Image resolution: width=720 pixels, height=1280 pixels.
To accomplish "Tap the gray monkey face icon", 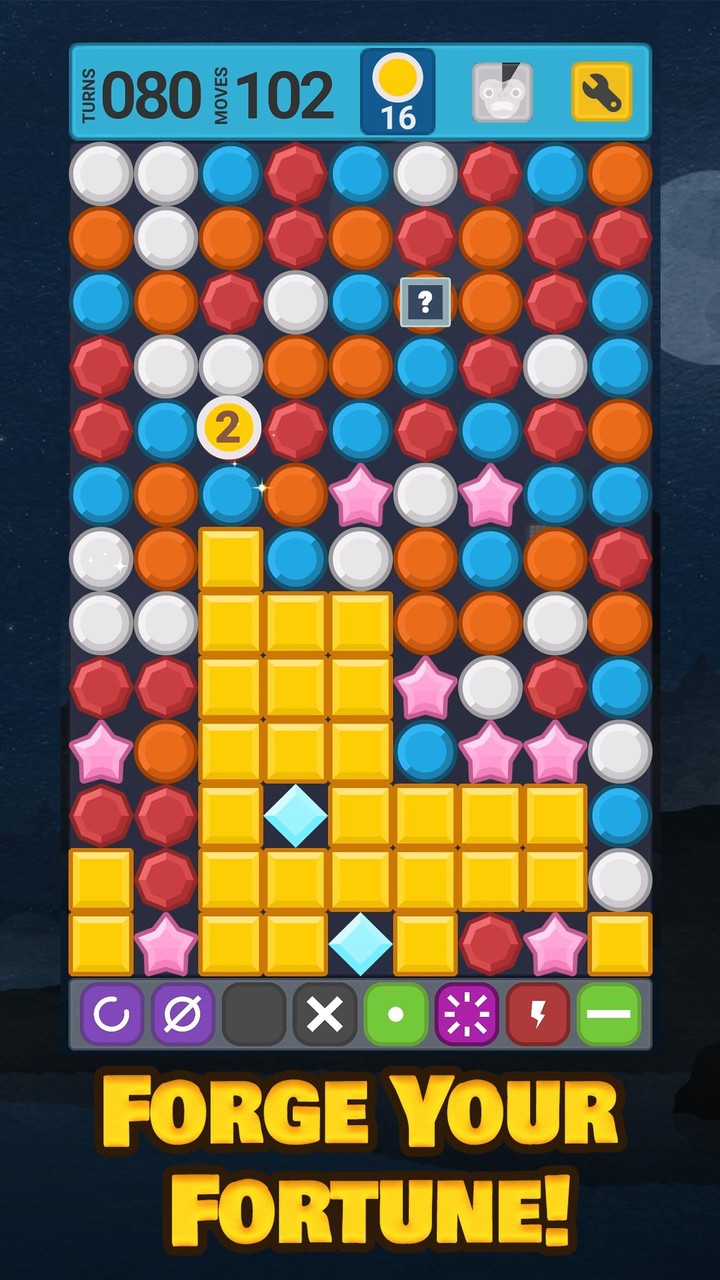I will 502,92.
